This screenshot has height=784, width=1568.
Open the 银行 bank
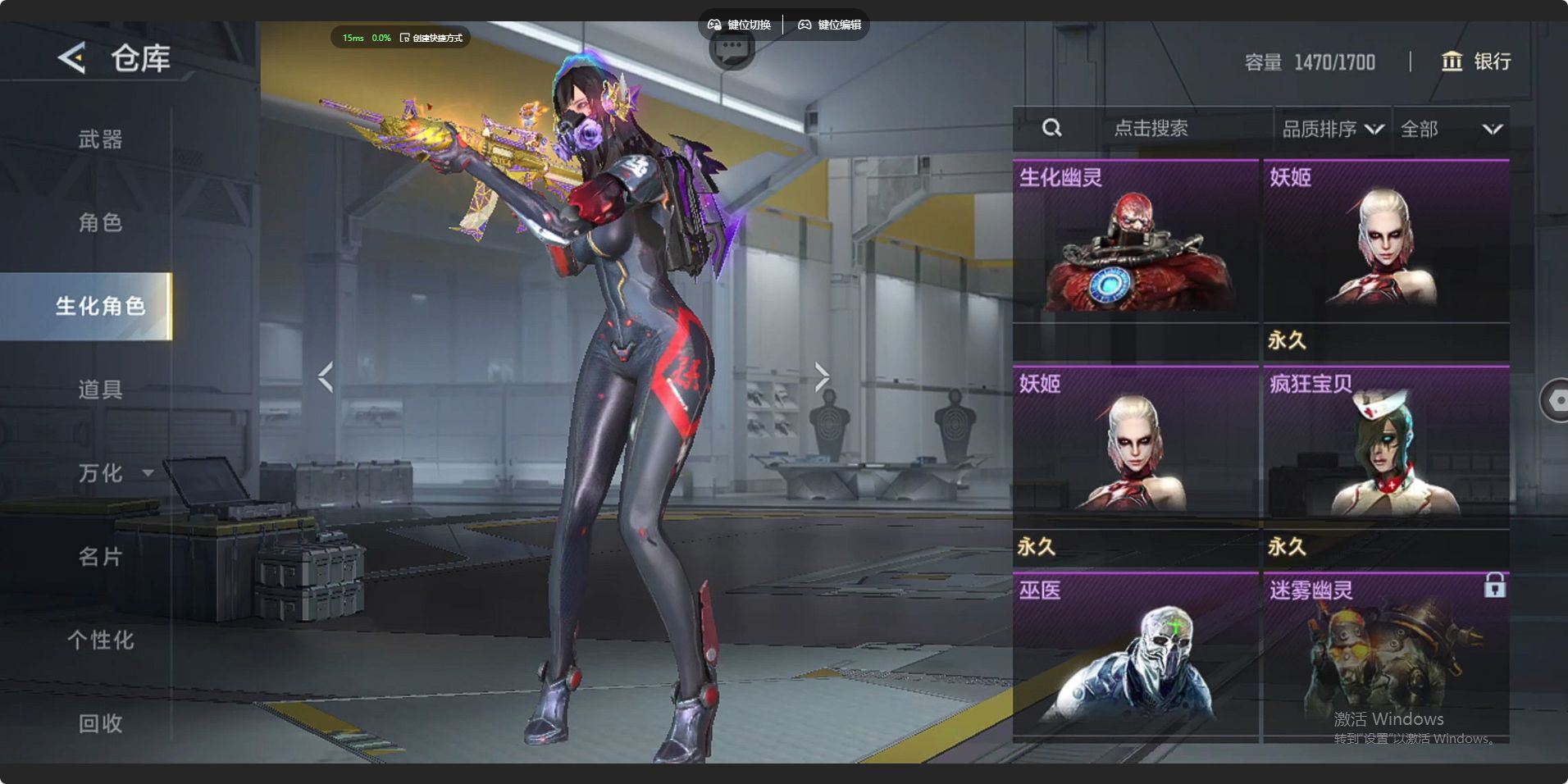1476,62
